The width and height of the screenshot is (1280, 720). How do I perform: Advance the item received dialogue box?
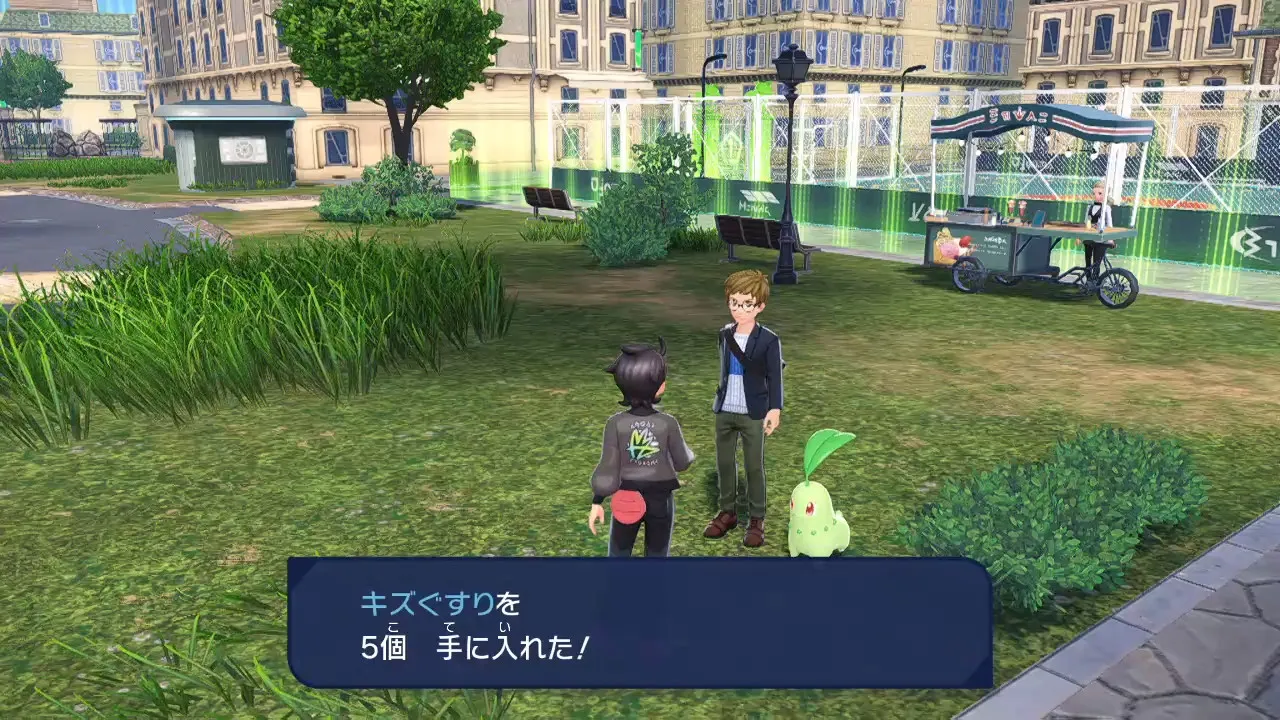coord(640,622)
